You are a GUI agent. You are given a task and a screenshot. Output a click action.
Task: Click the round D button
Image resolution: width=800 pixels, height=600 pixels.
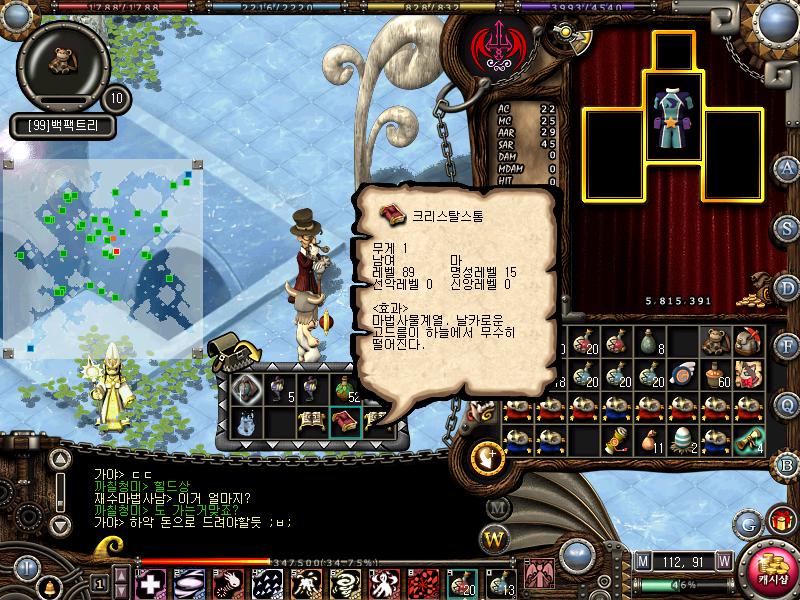tap(787, 287)
